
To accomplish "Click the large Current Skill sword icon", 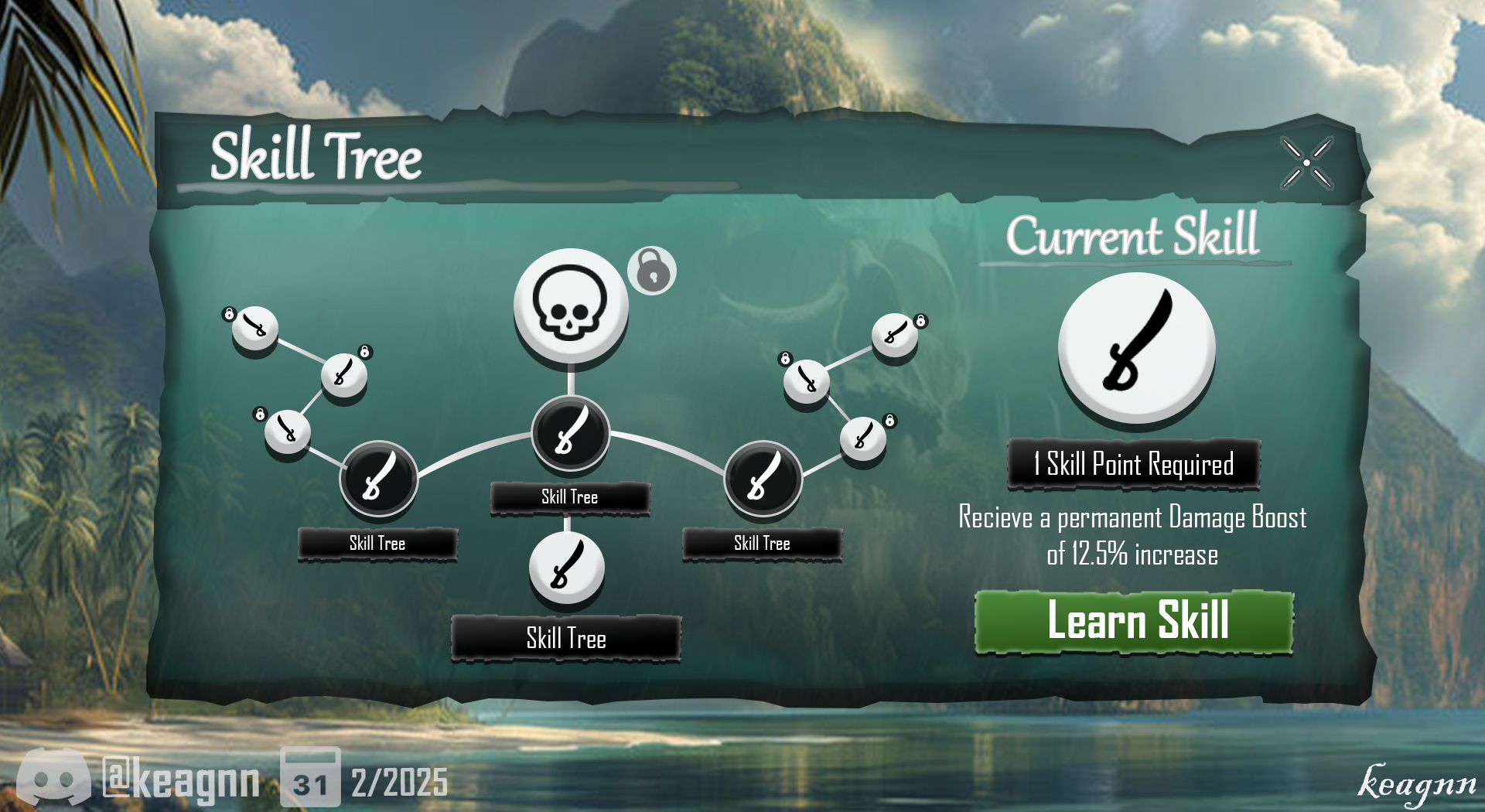I will [x=1136, y=348].
